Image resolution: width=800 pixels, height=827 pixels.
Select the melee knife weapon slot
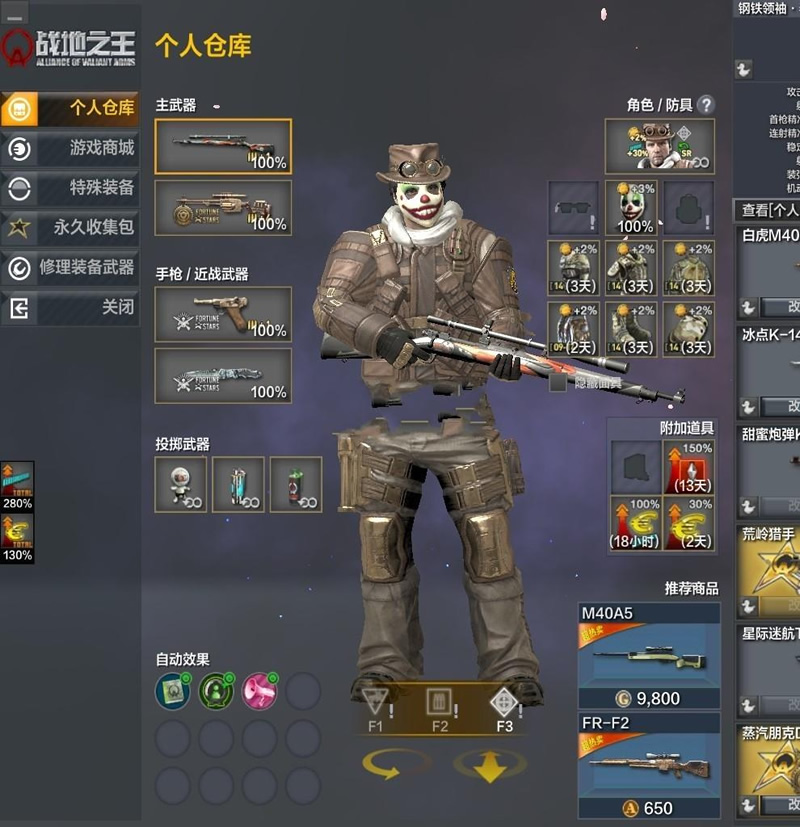(x=223, y=375)
